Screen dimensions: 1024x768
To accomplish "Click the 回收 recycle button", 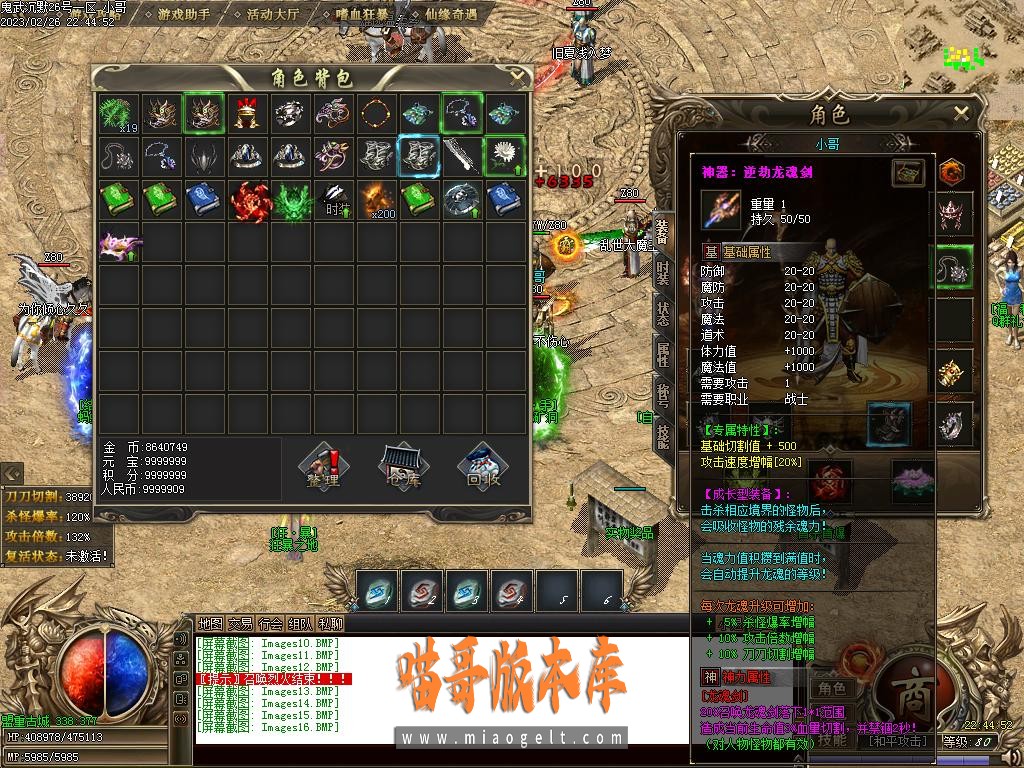I will [484, 467].
